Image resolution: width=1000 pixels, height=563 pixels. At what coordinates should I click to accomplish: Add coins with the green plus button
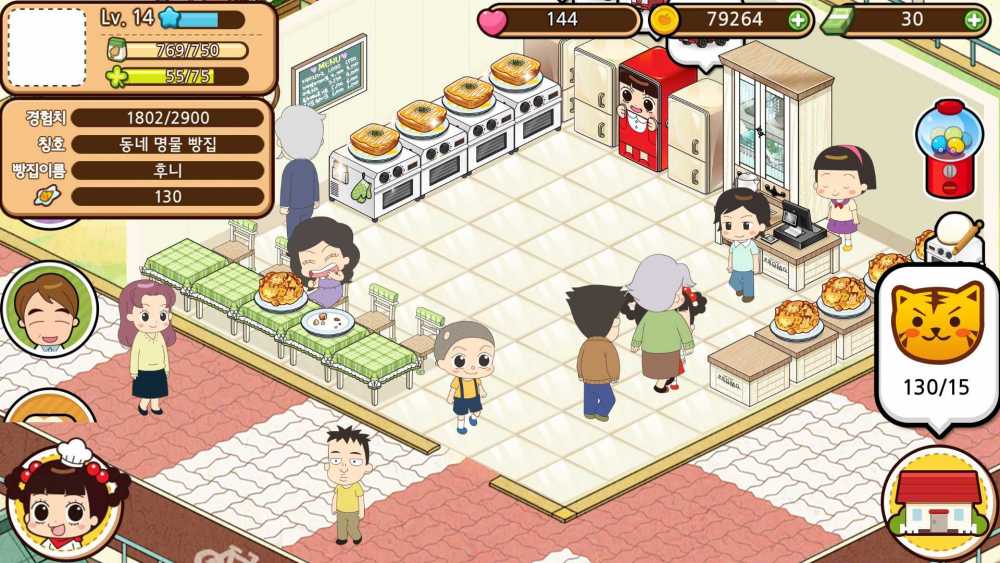pos(797,19)
